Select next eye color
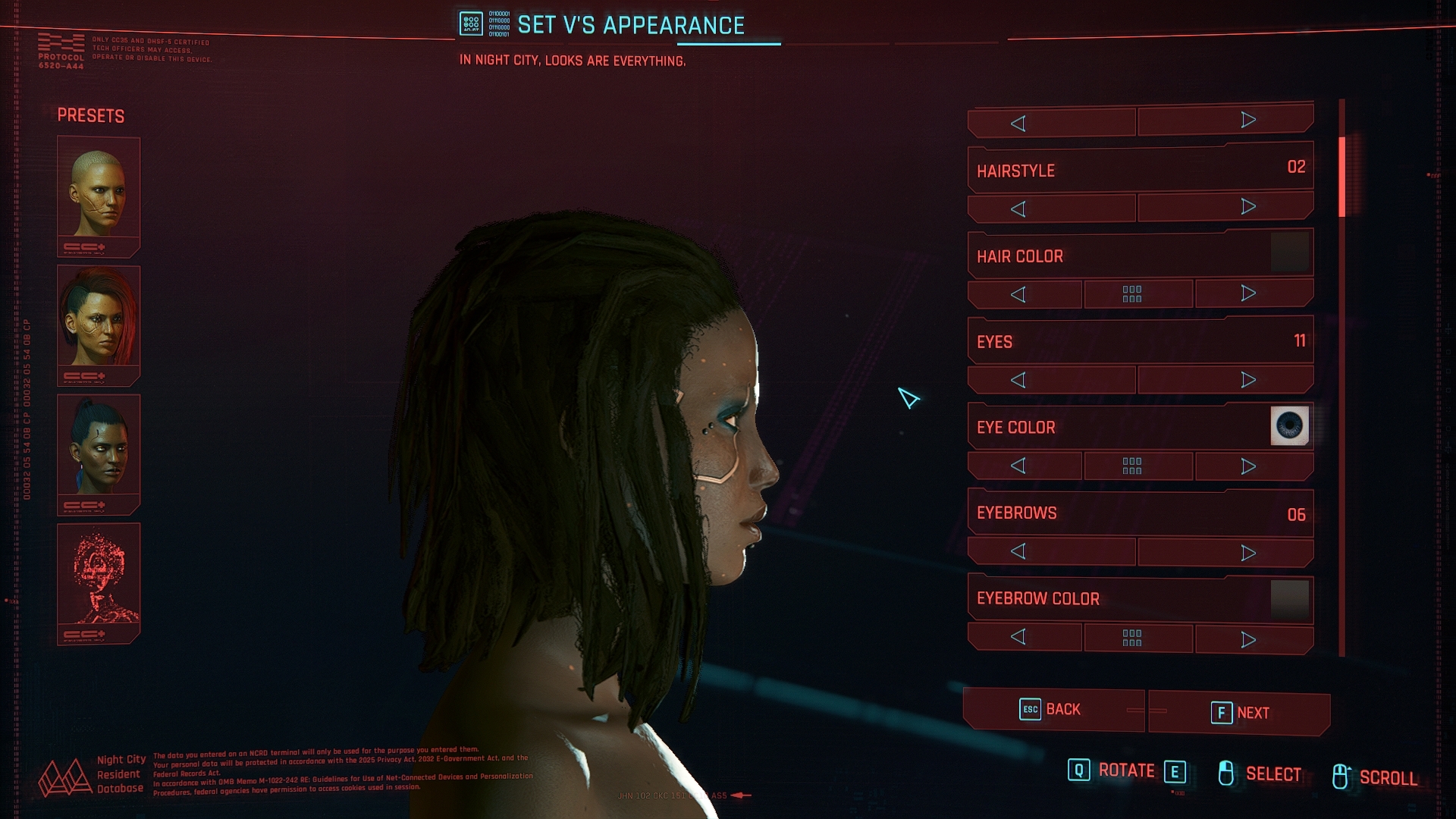 point(1247,466)
